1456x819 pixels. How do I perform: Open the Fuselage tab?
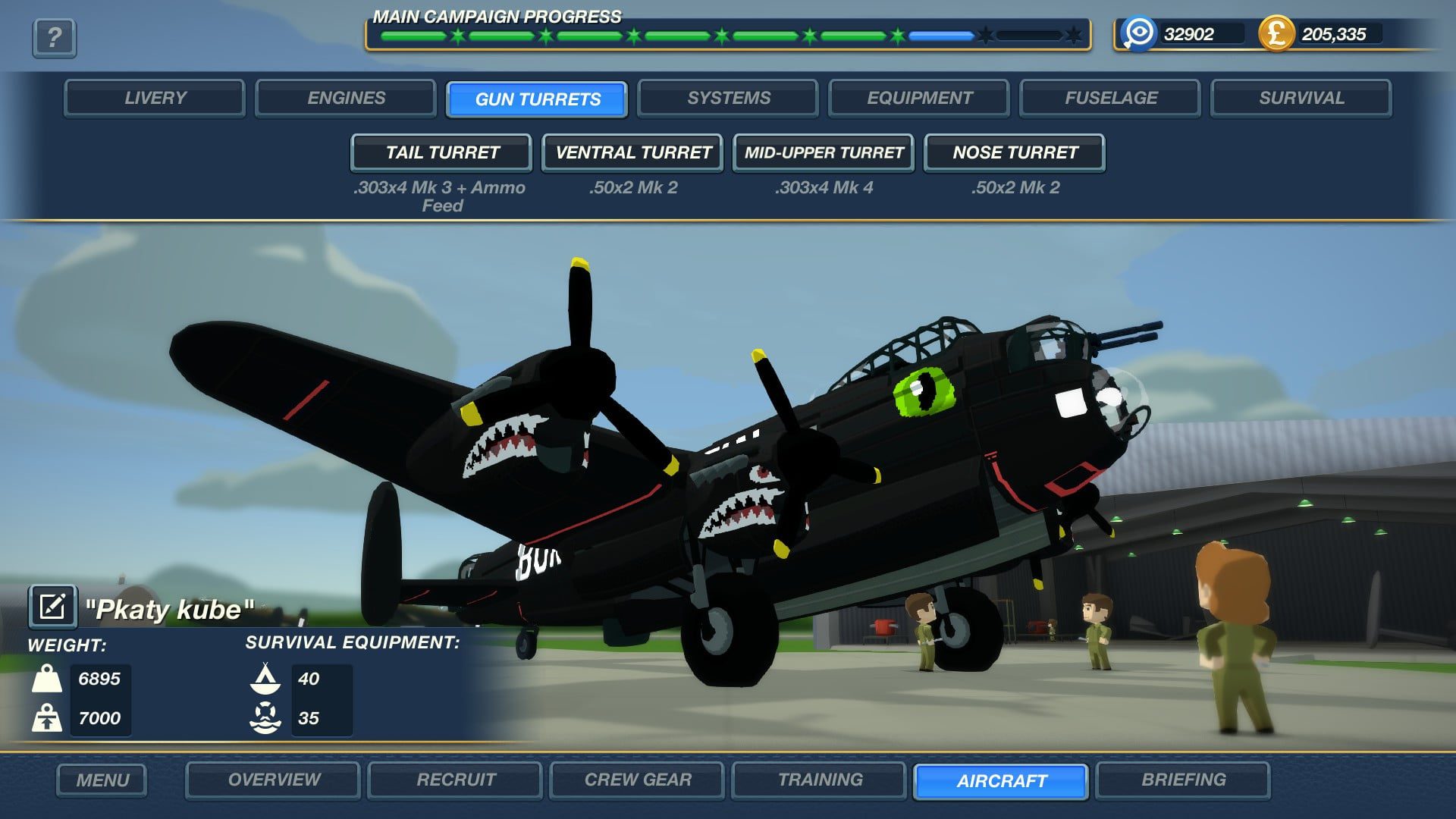pyautogui.click(x=1110, y=99)
